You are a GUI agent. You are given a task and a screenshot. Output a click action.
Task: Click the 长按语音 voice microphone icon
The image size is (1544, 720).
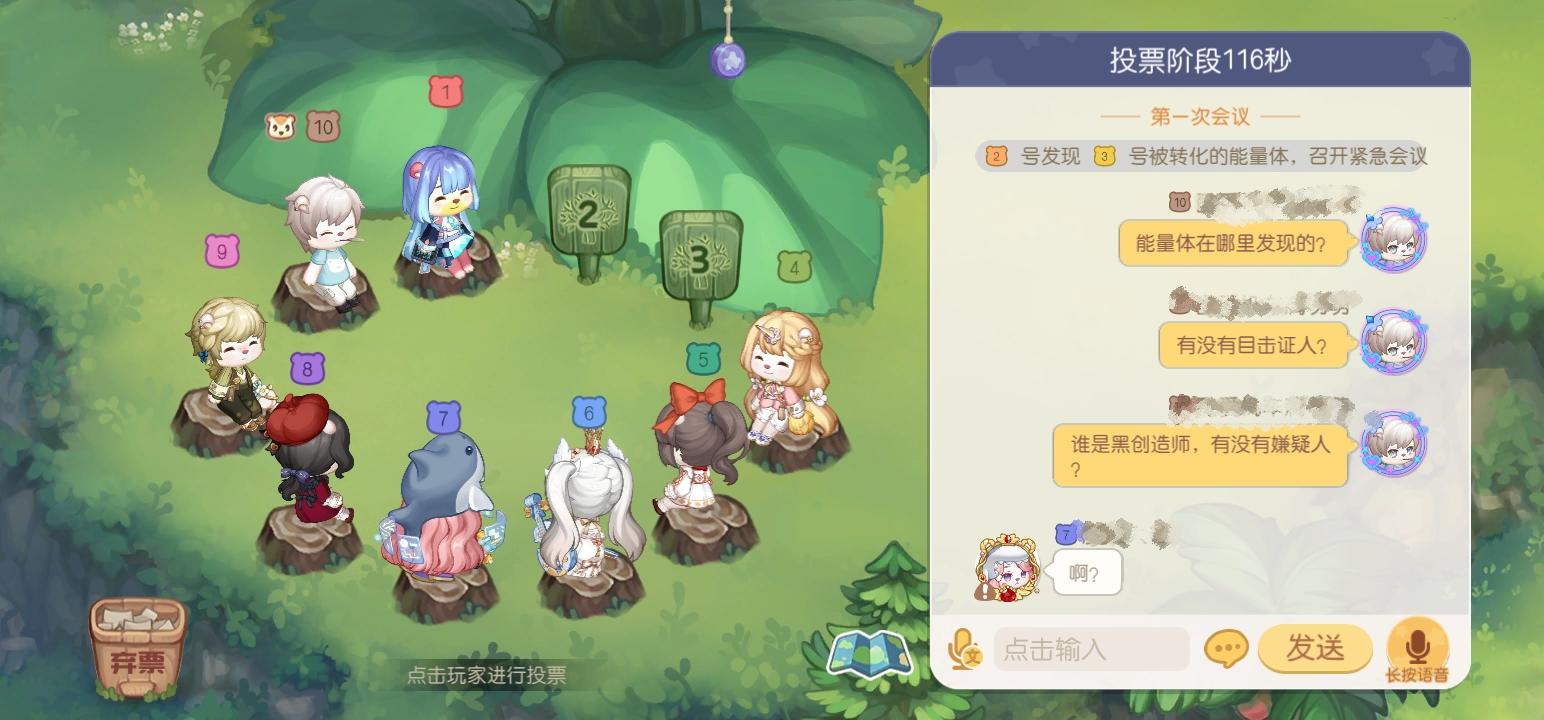click(1417, 645)
